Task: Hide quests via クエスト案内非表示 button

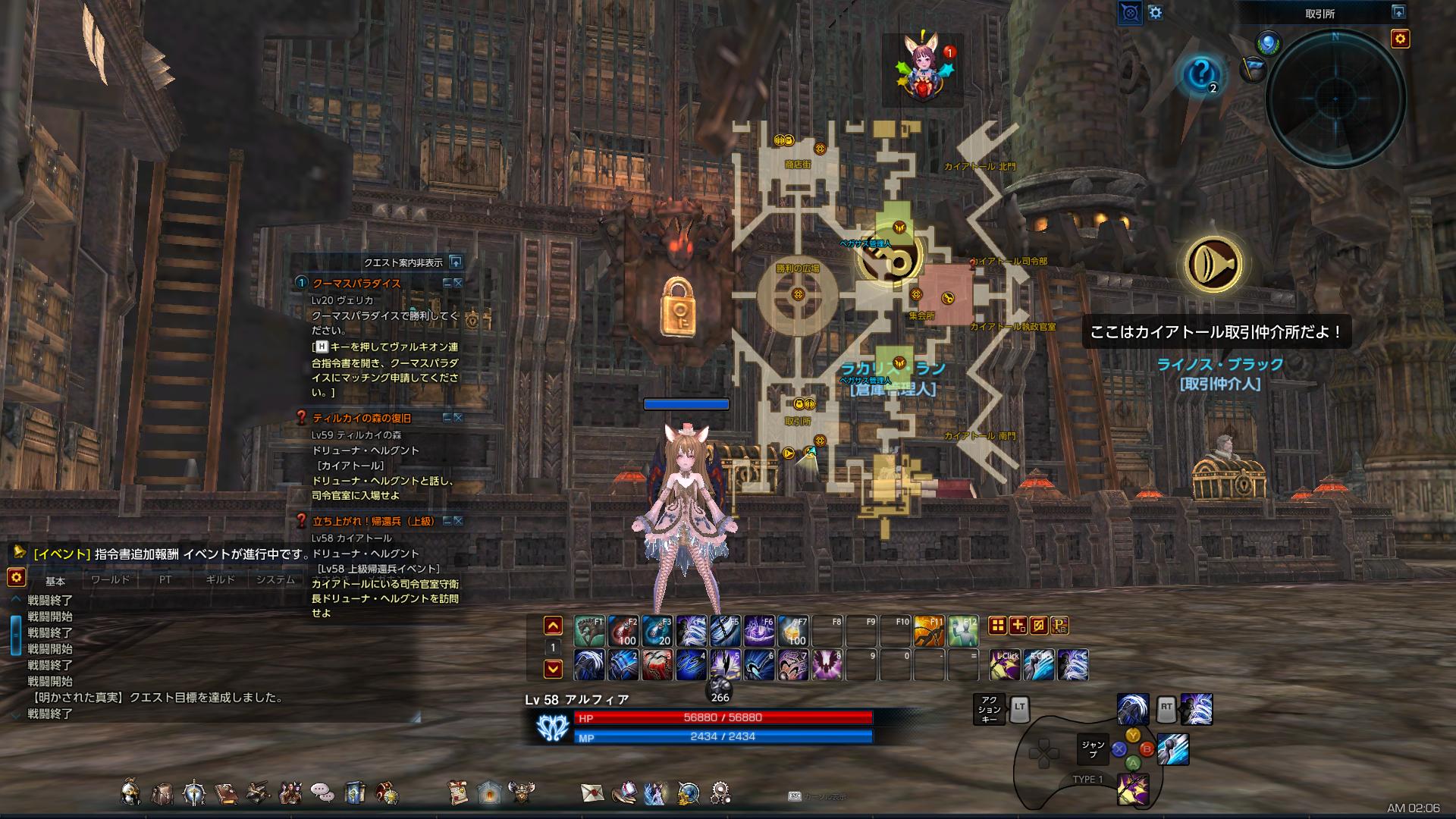Action: tap(403, 262)
